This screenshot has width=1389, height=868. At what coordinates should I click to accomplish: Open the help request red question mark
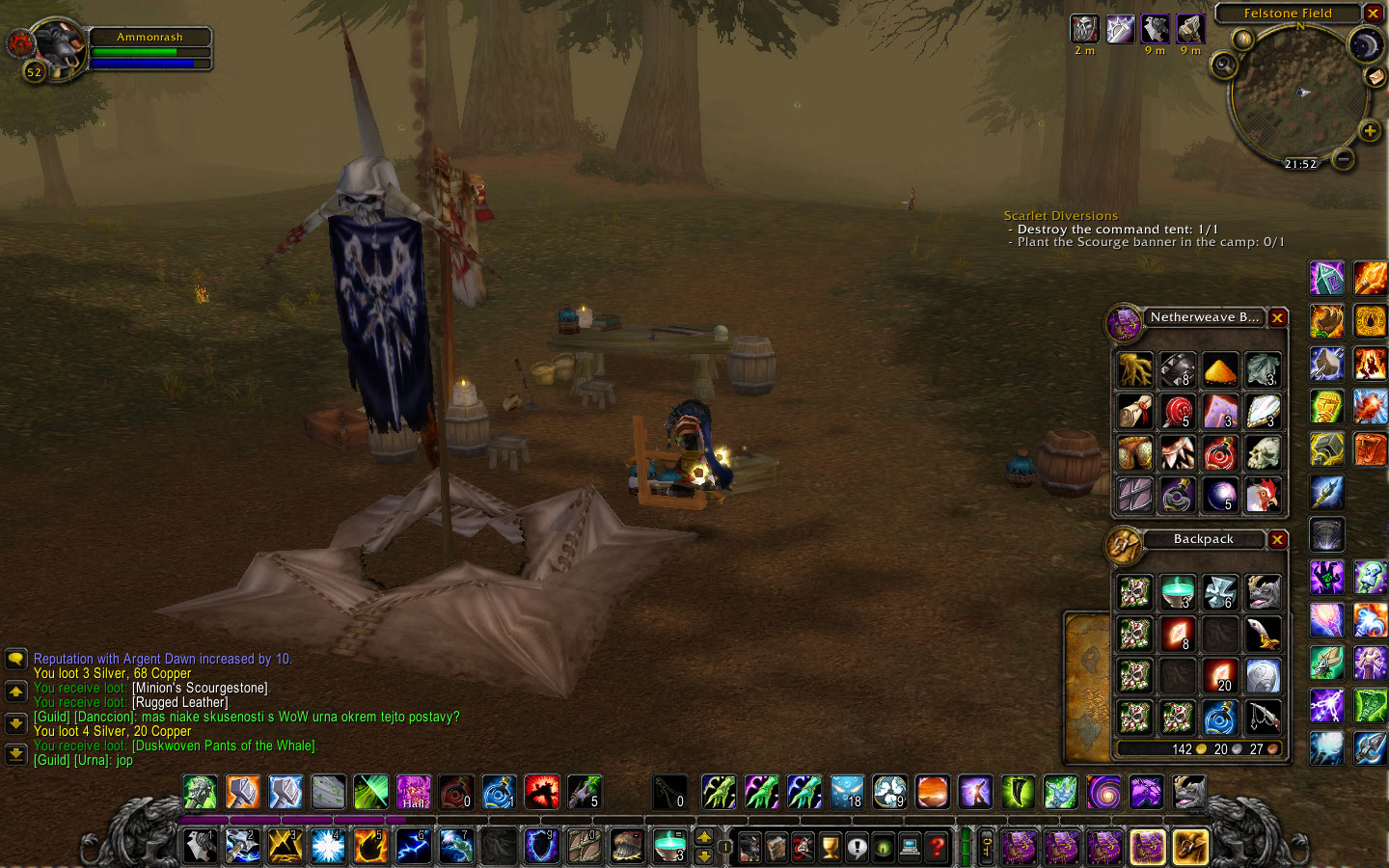pyautogui.click(x=937, y=847)
